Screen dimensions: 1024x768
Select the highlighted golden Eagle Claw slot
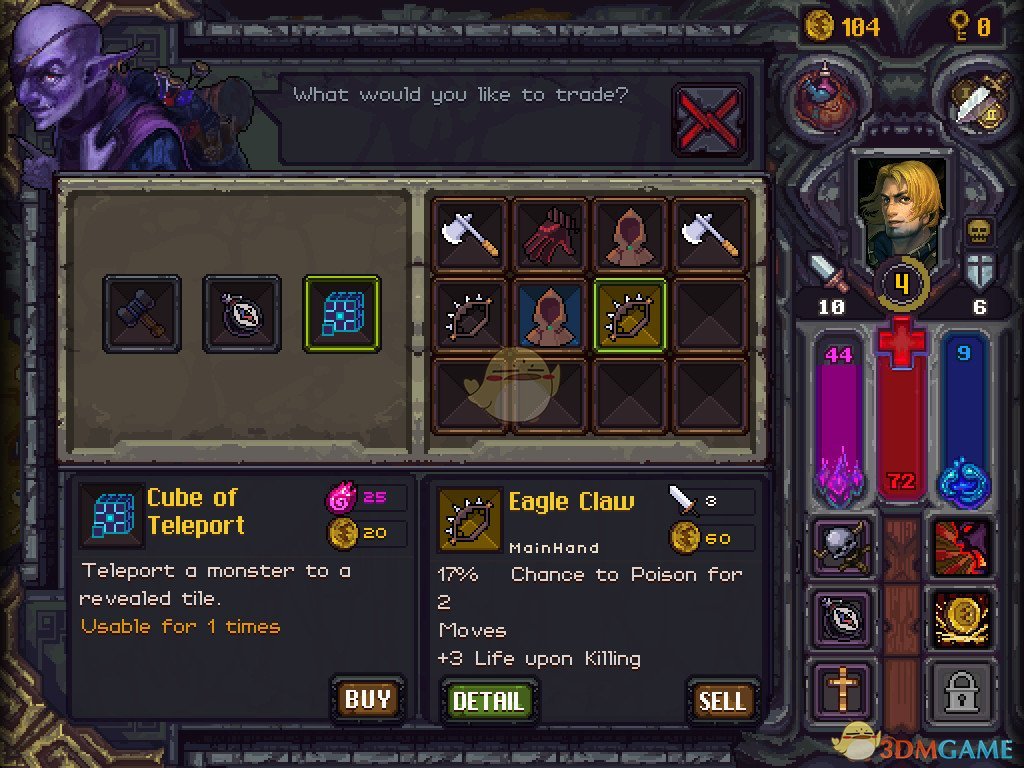631,314
